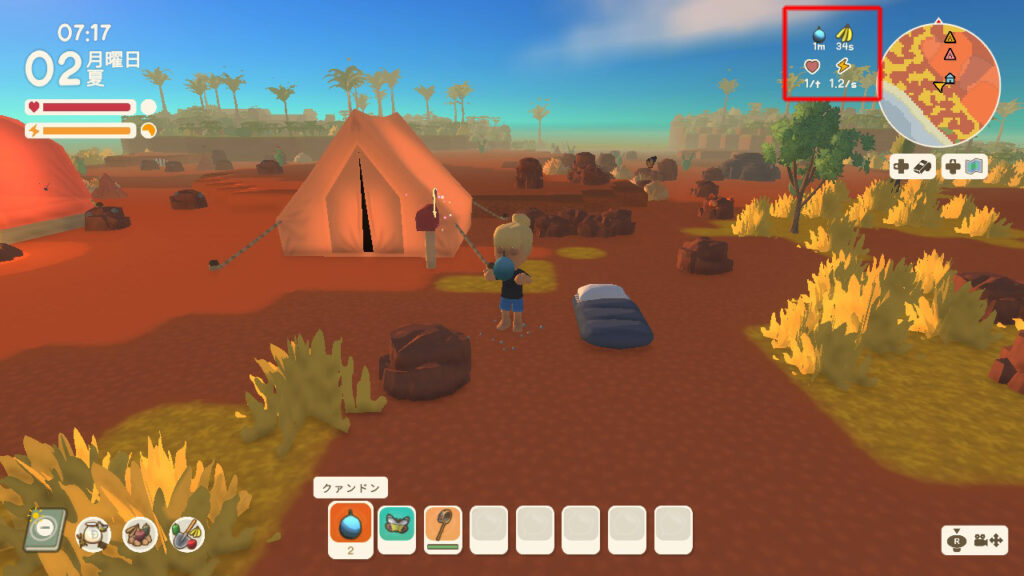Open the journal book icon
The width and height of the screenshot is (1024, 576).
46,529
